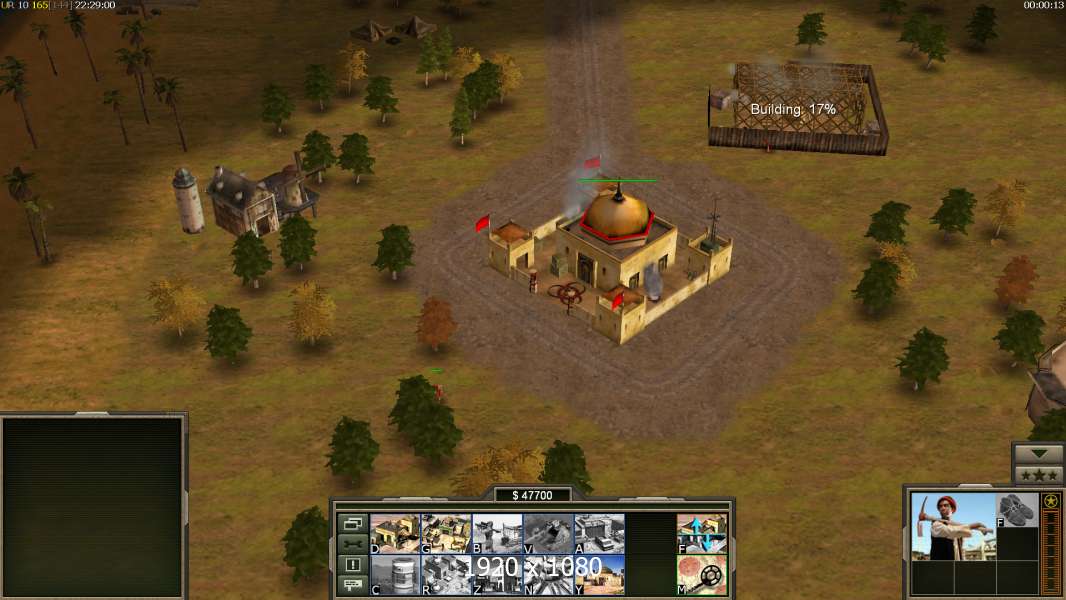Select the barrel structure marked C
Screen dimensions: 1066x600
(x=395, y=574)
